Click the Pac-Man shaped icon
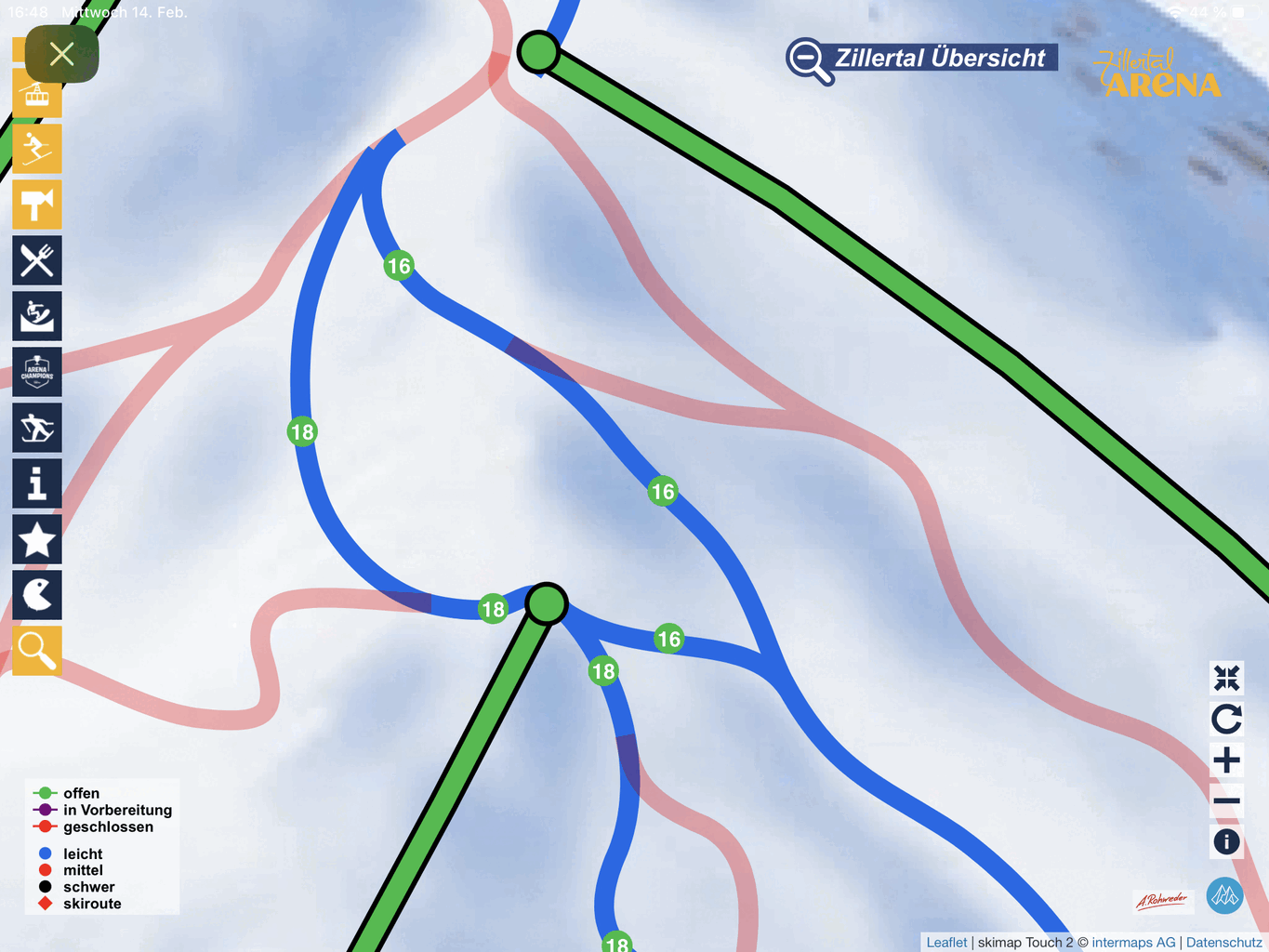The width and height of the screenshot is (1269, 952). pos(37,595)
